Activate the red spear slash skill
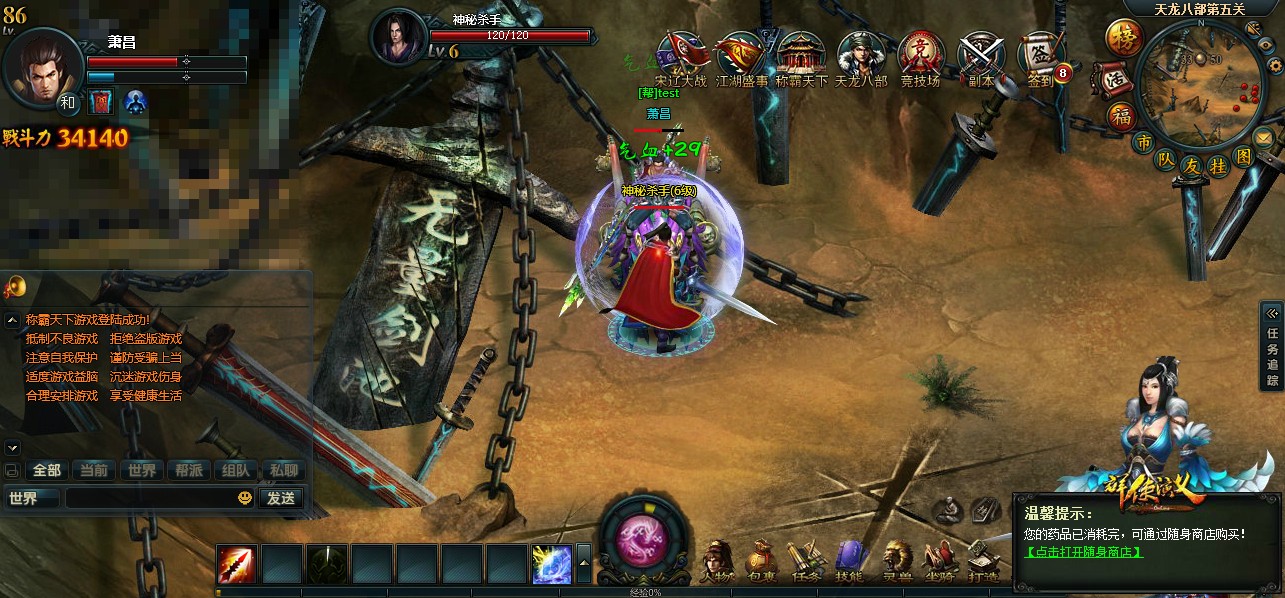 point(237,564)
